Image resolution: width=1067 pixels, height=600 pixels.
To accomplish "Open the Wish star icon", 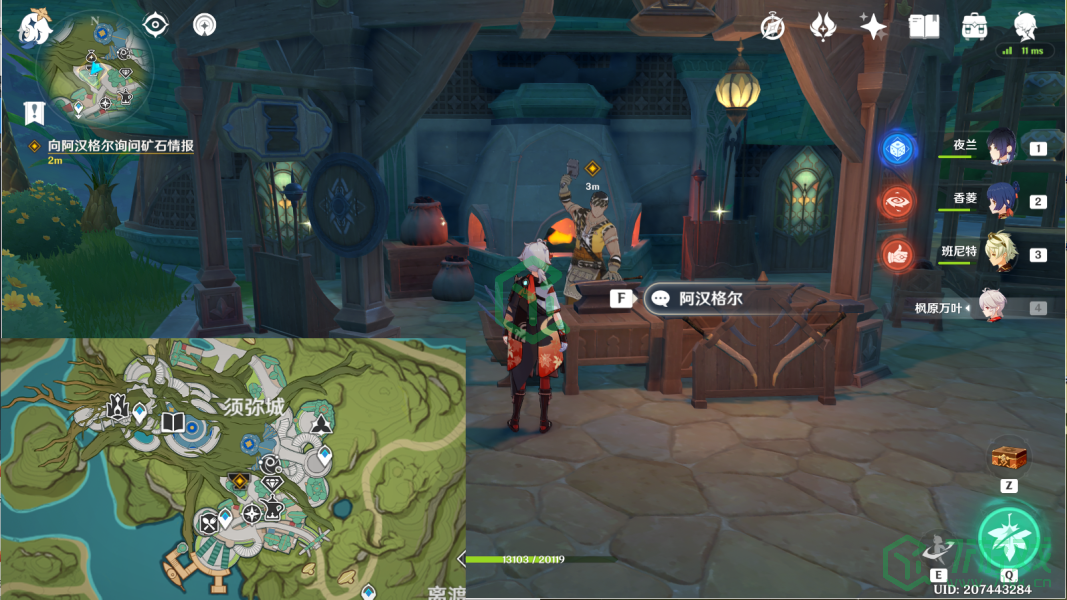I will point(823,27).
